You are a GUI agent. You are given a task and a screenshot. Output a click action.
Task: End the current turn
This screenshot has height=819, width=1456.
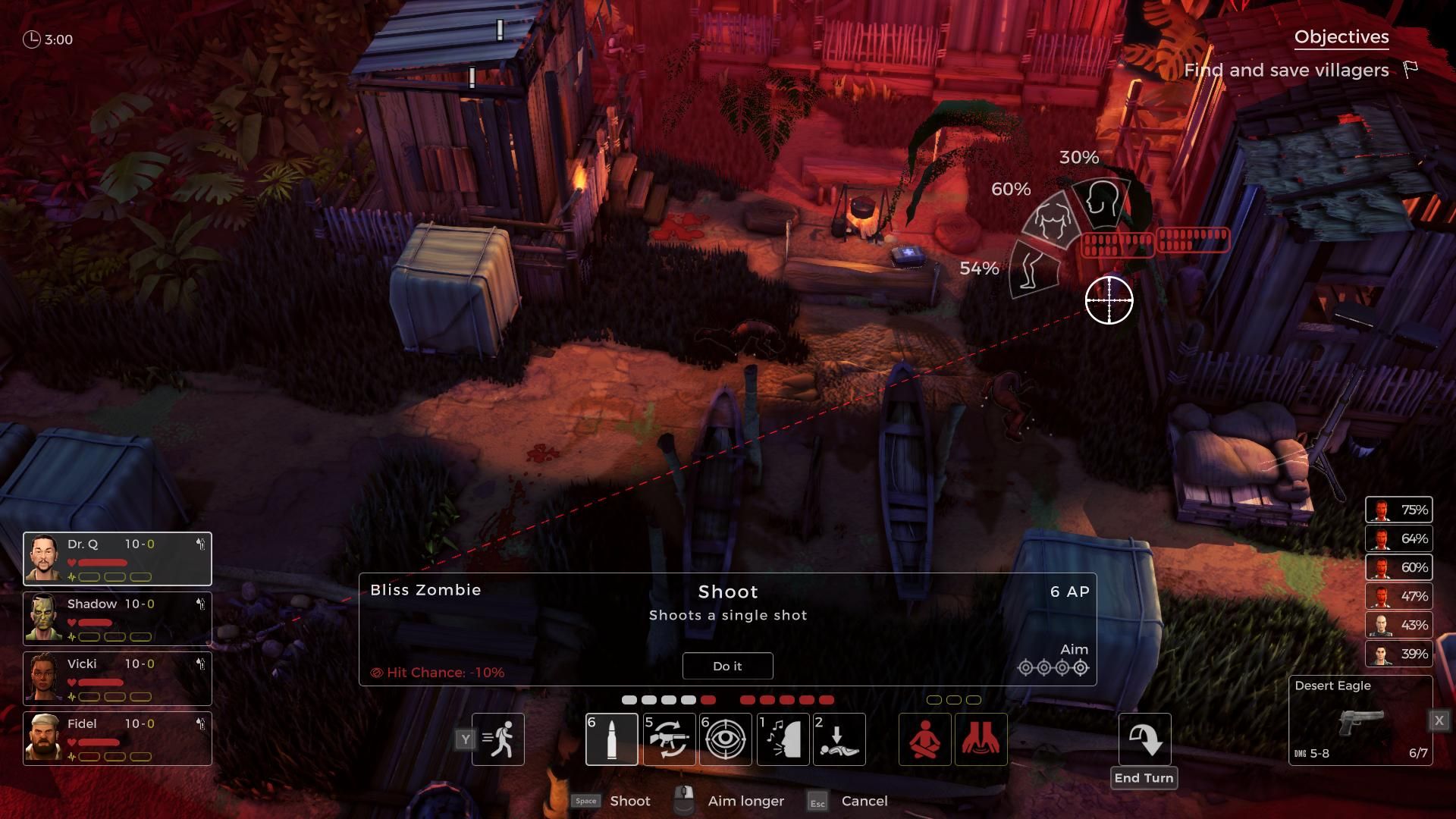tap(1144, 740)
